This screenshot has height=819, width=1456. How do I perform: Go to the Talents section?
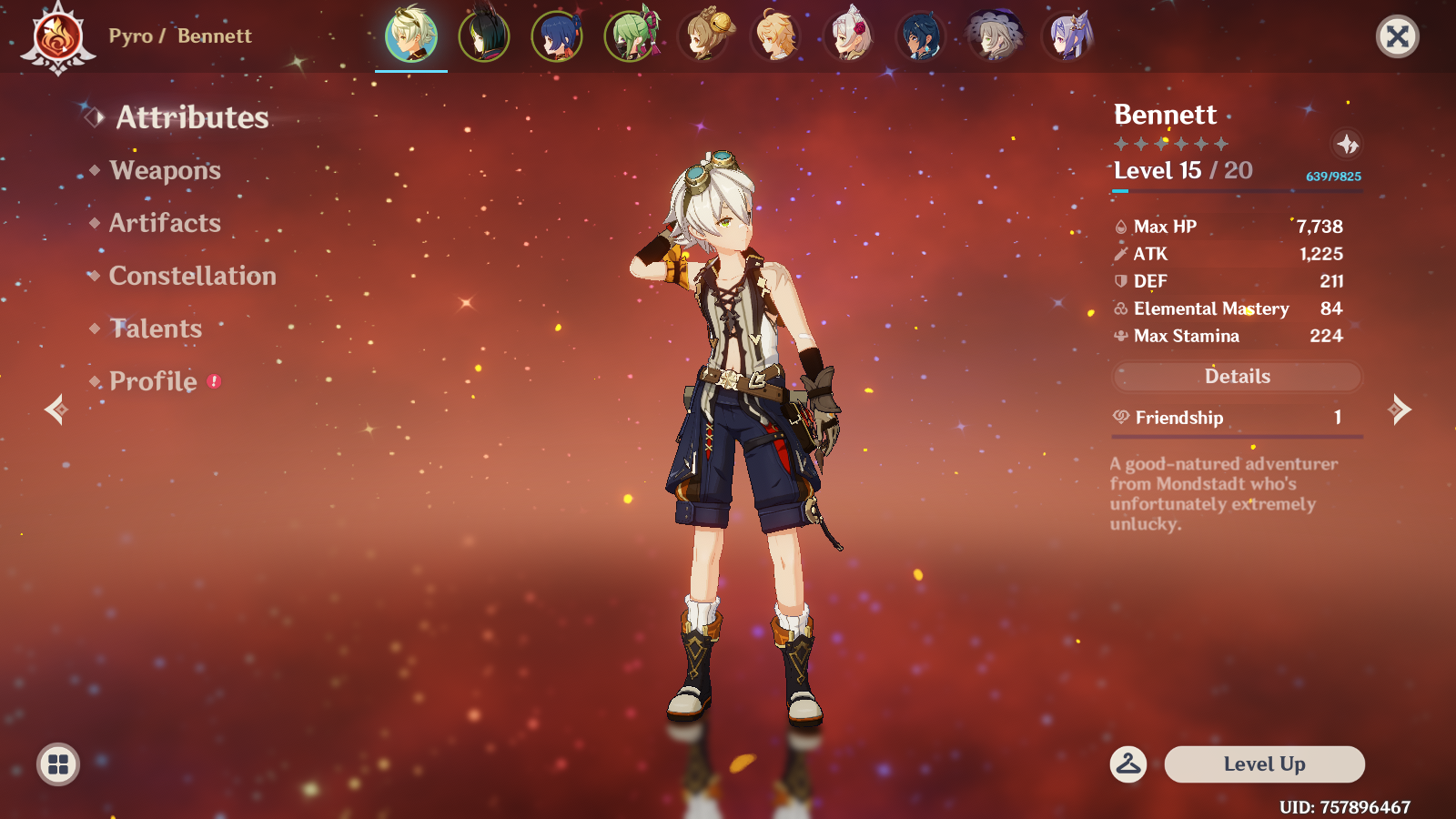156,329
